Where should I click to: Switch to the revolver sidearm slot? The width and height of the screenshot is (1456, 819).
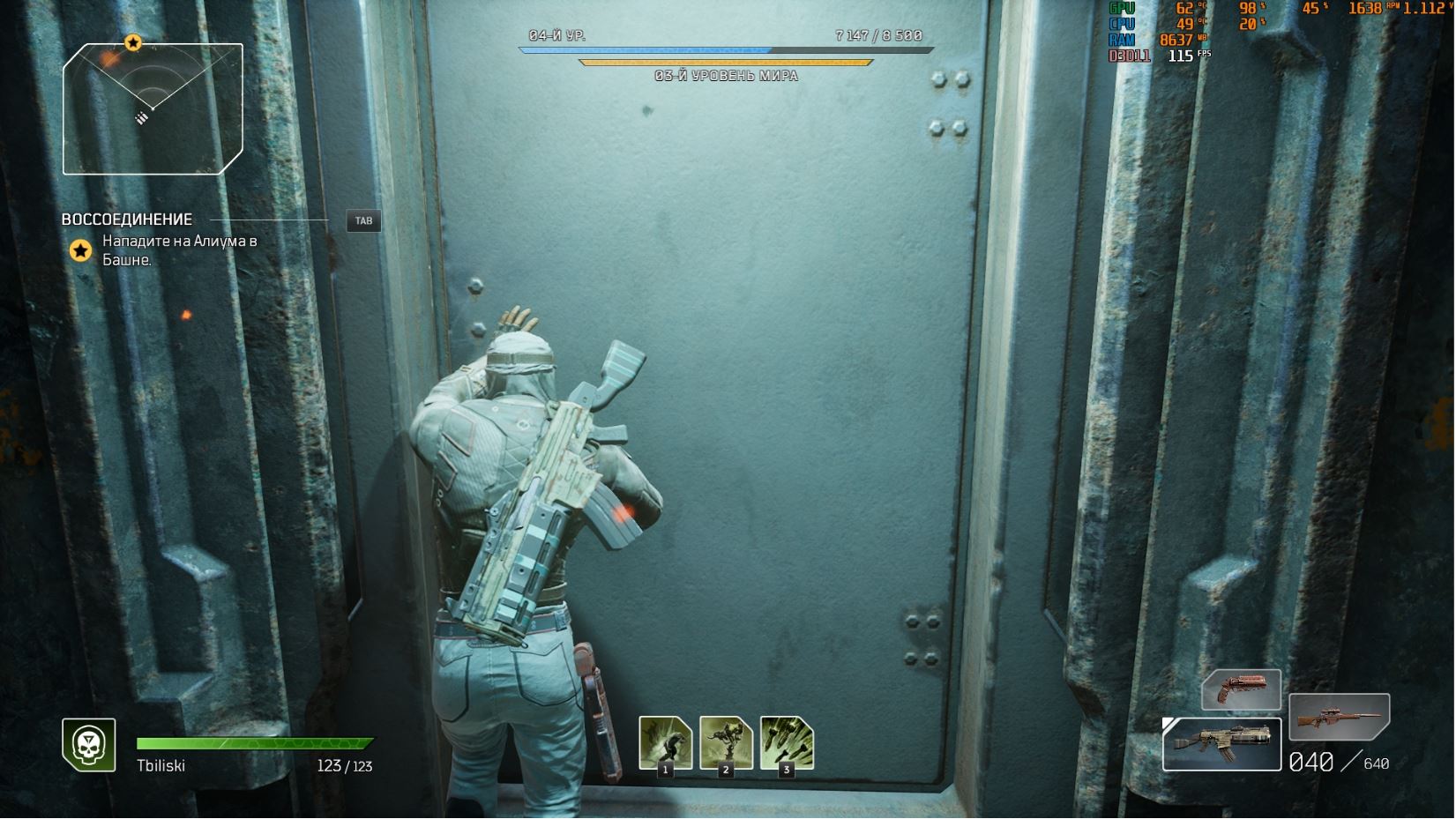coord(1241,689)
